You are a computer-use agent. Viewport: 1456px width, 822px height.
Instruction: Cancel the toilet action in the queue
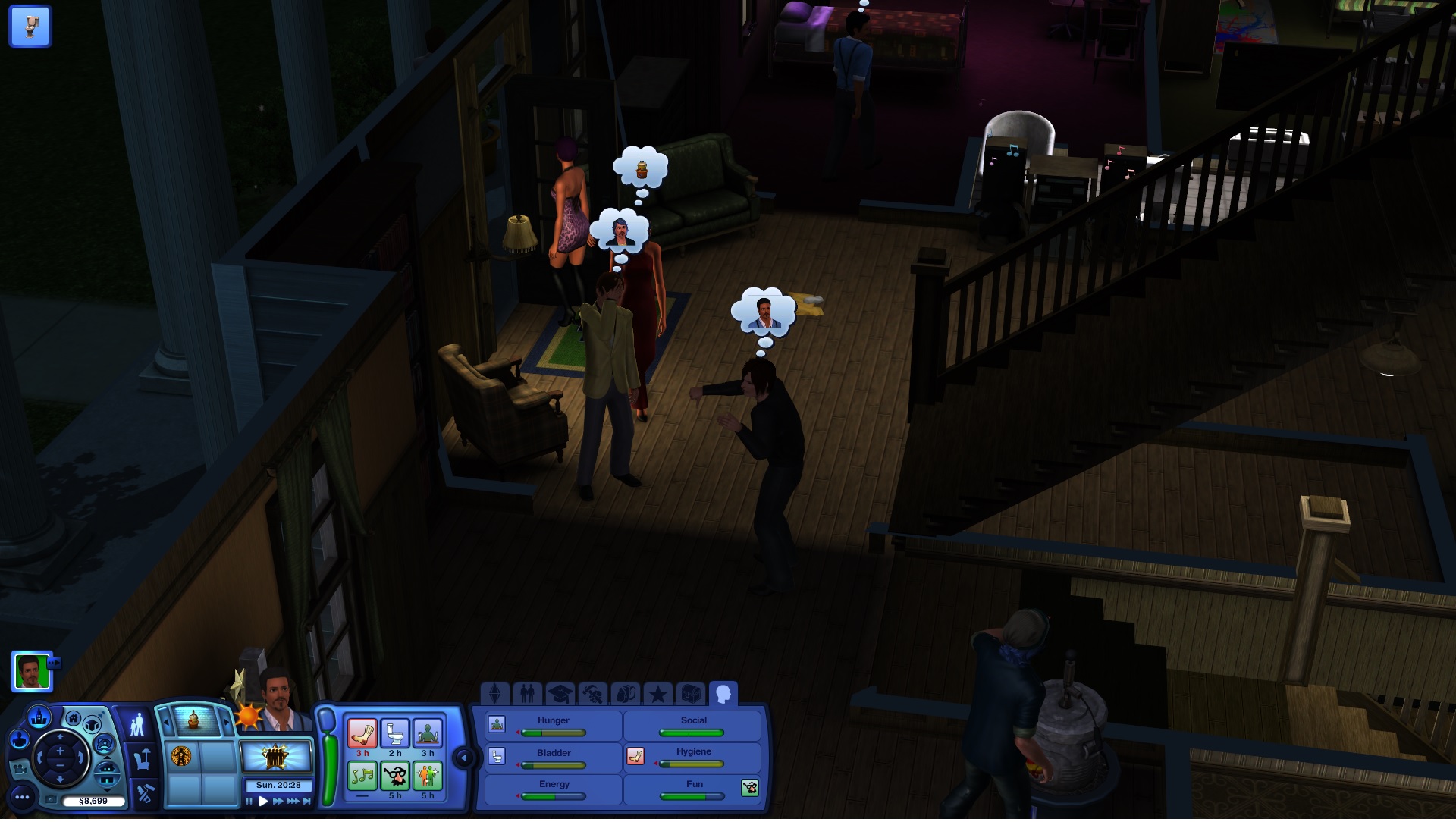coord(30,26)
